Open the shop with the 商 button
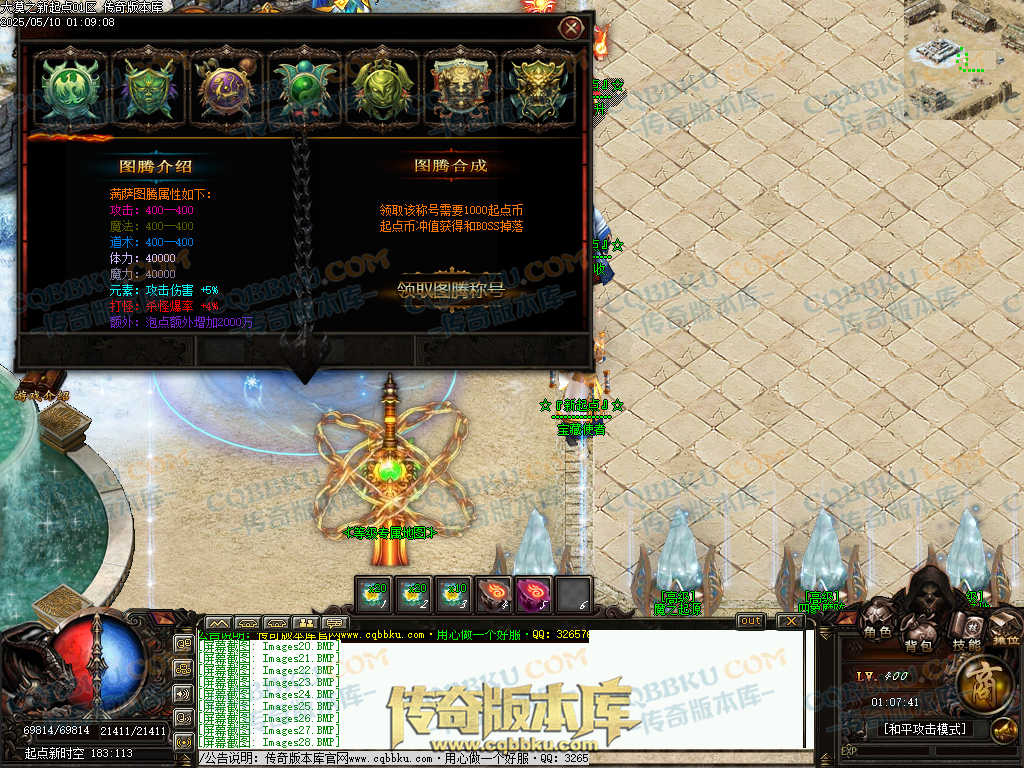 (986, 683)
